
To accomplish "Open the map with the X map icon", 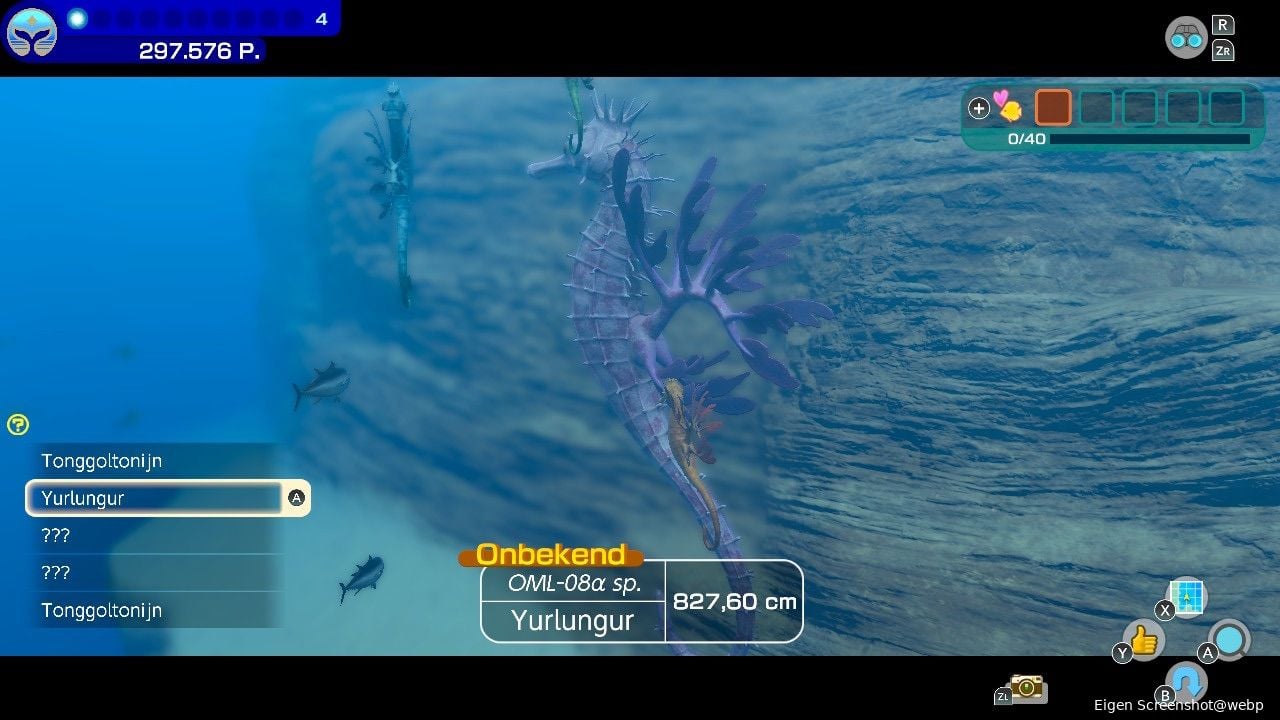I will pyautogui.click(x=1185, y=596).
